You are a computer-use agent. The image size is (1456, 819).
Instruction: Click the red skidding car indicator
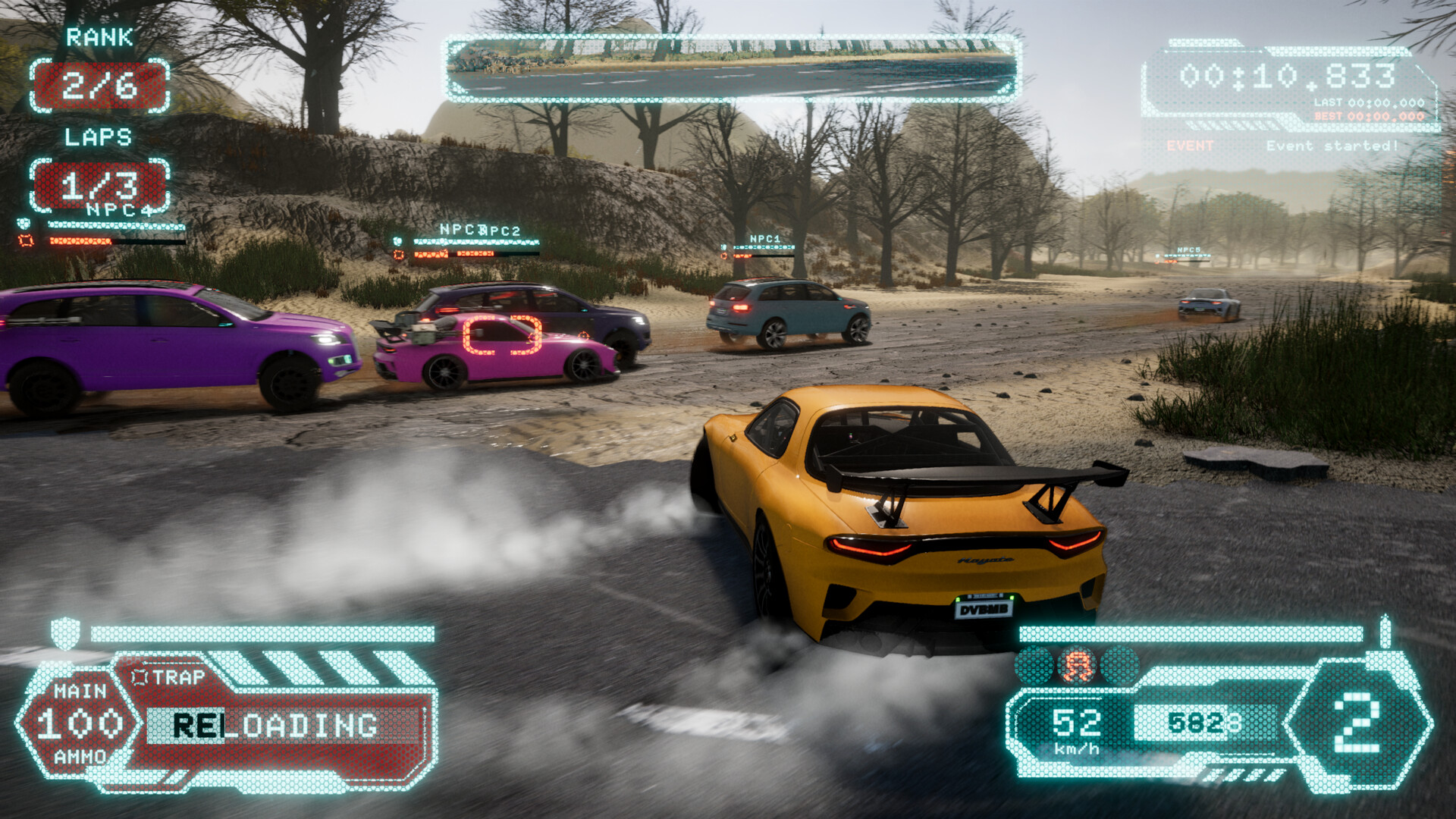click(x=1077, y=667)
